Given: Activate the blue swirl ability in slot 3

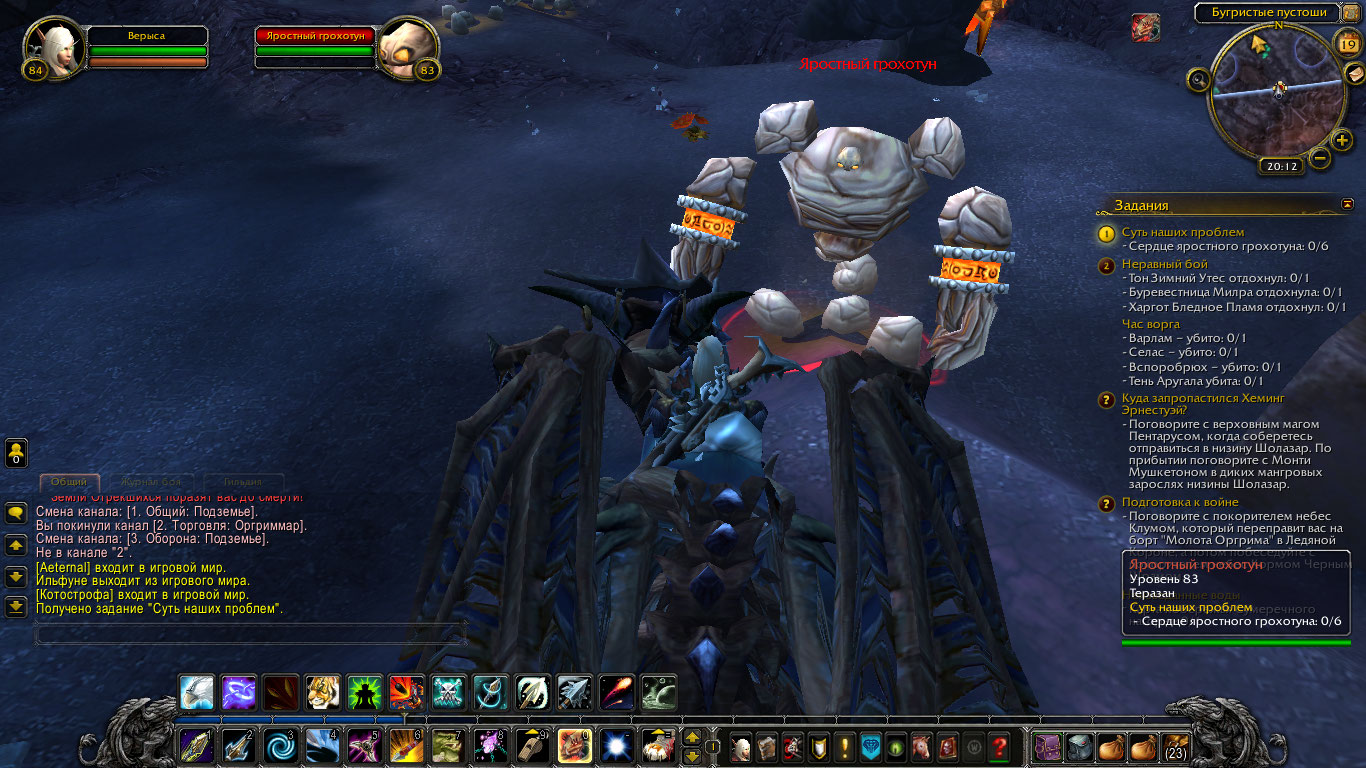Looking at the screenshot, I should click(279, 746).
